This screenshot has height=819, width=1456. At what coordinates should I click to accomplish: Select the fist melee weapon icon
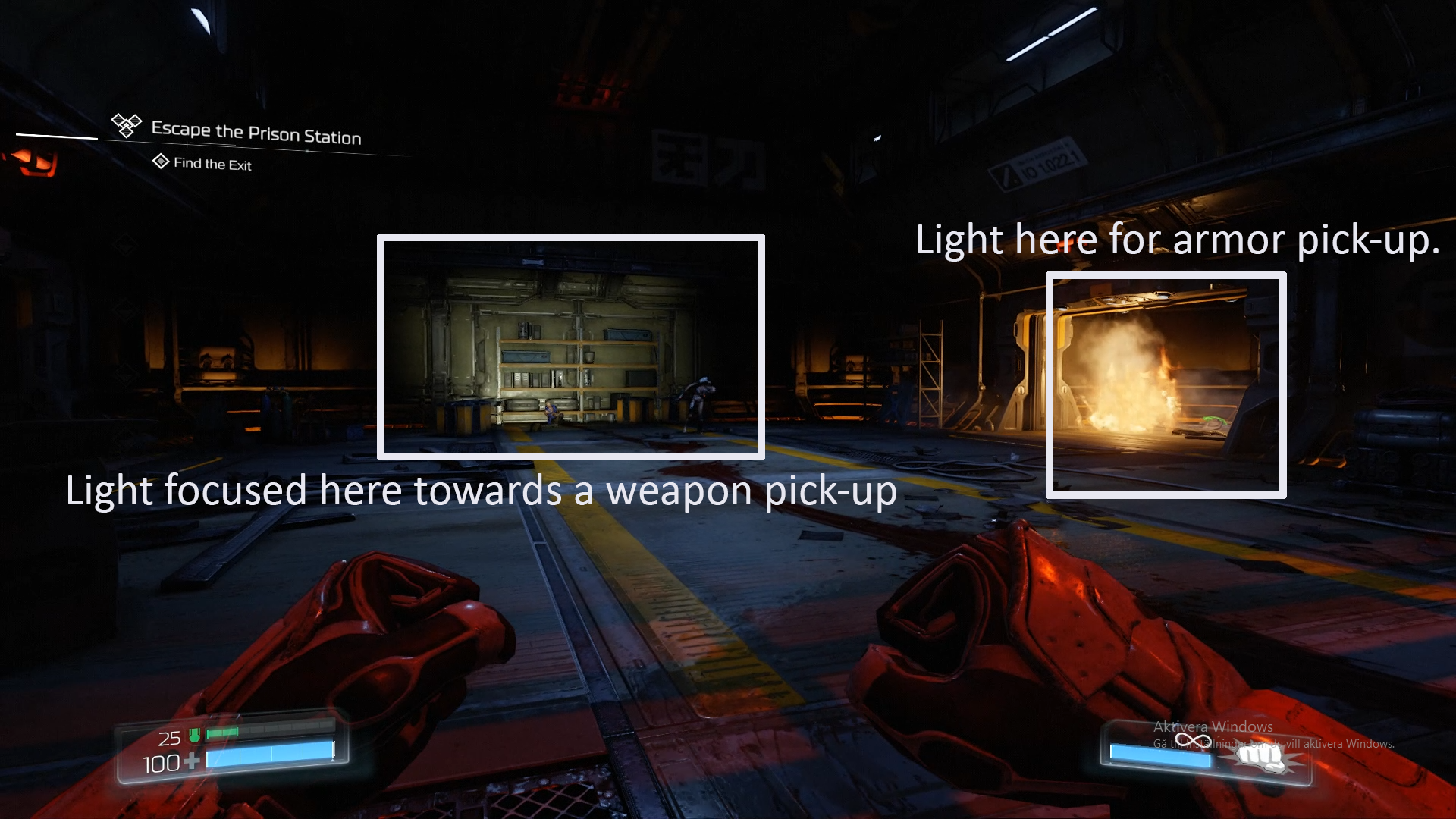[1260, 756]
